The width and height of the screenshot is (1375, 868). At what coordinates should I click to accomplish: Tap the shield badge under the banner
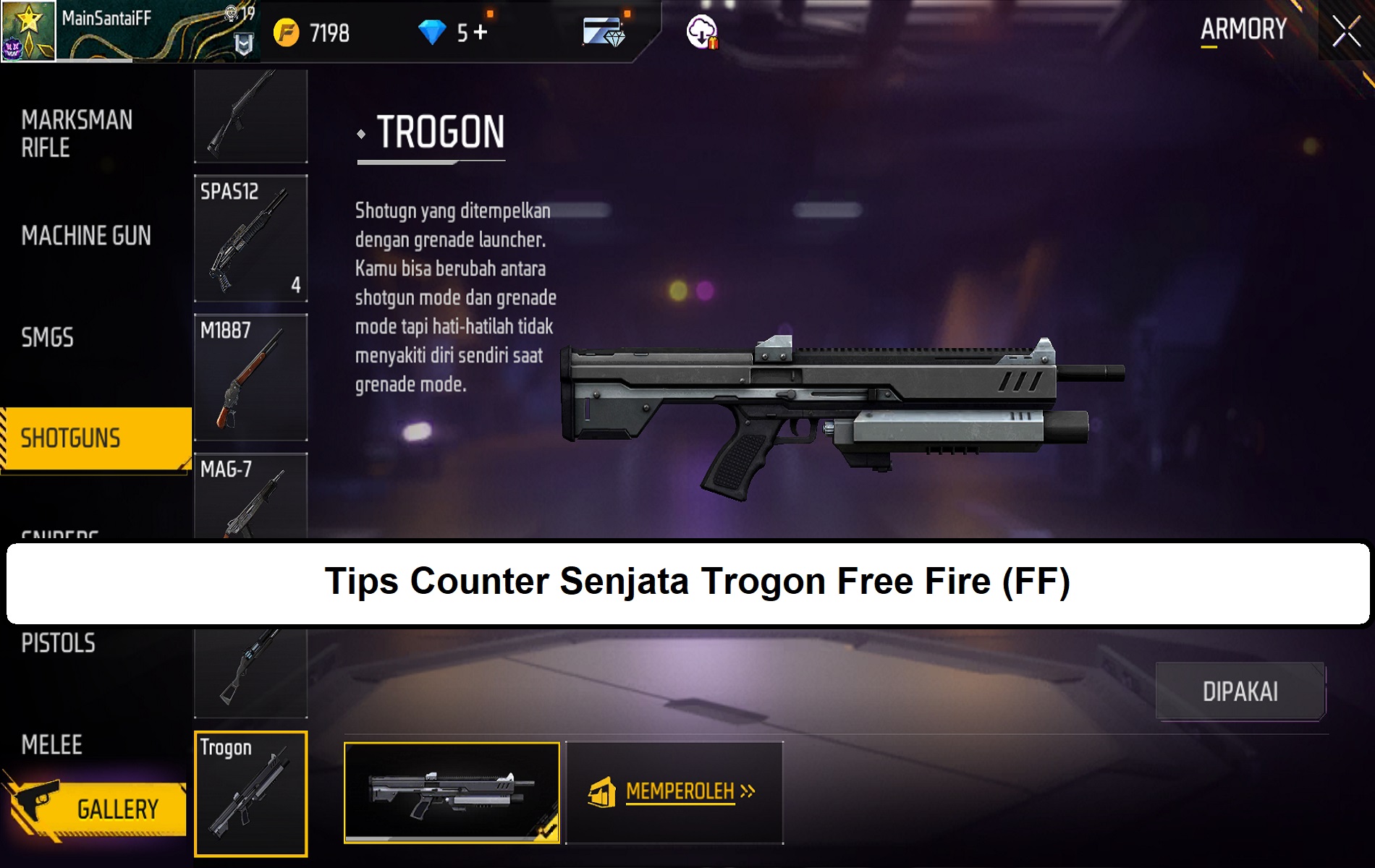point(242,45)
